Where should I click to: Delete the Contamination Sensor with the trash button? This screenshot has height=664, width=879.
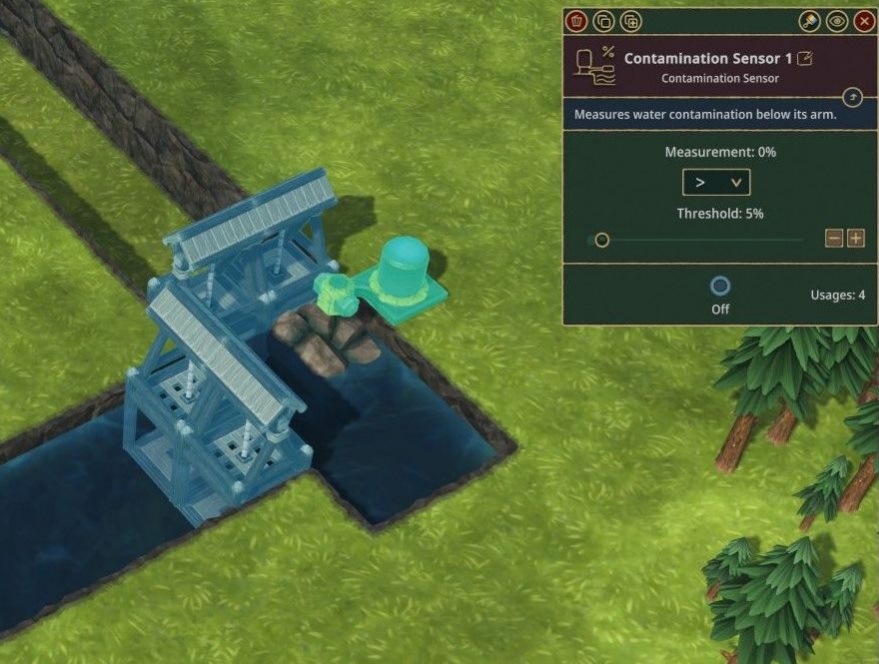[x=576, y=21]
